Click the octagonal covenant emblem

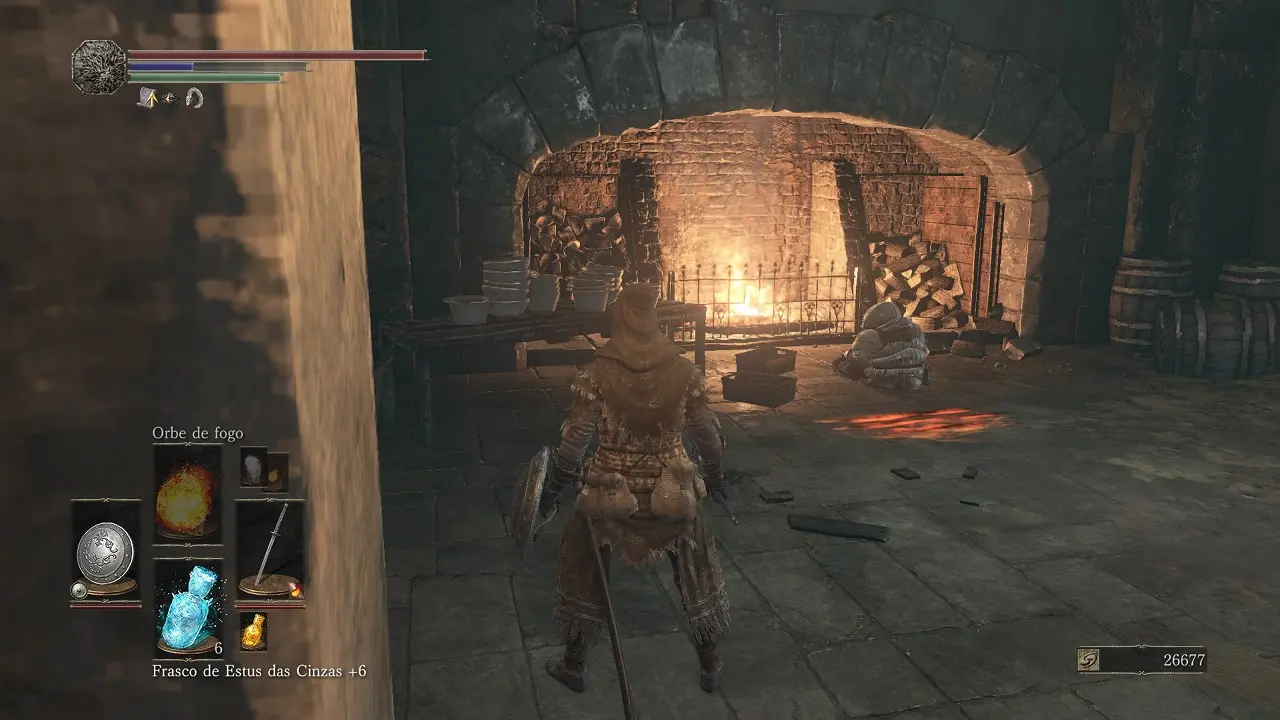pyautogui.click(x=100, y=66)
